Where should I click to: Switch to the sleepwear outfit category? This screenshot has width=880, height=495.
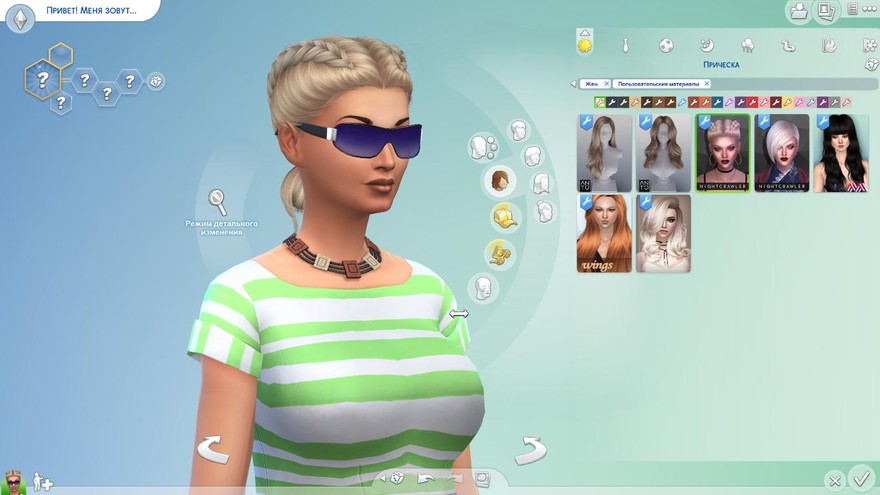click(x=706, y=45)
